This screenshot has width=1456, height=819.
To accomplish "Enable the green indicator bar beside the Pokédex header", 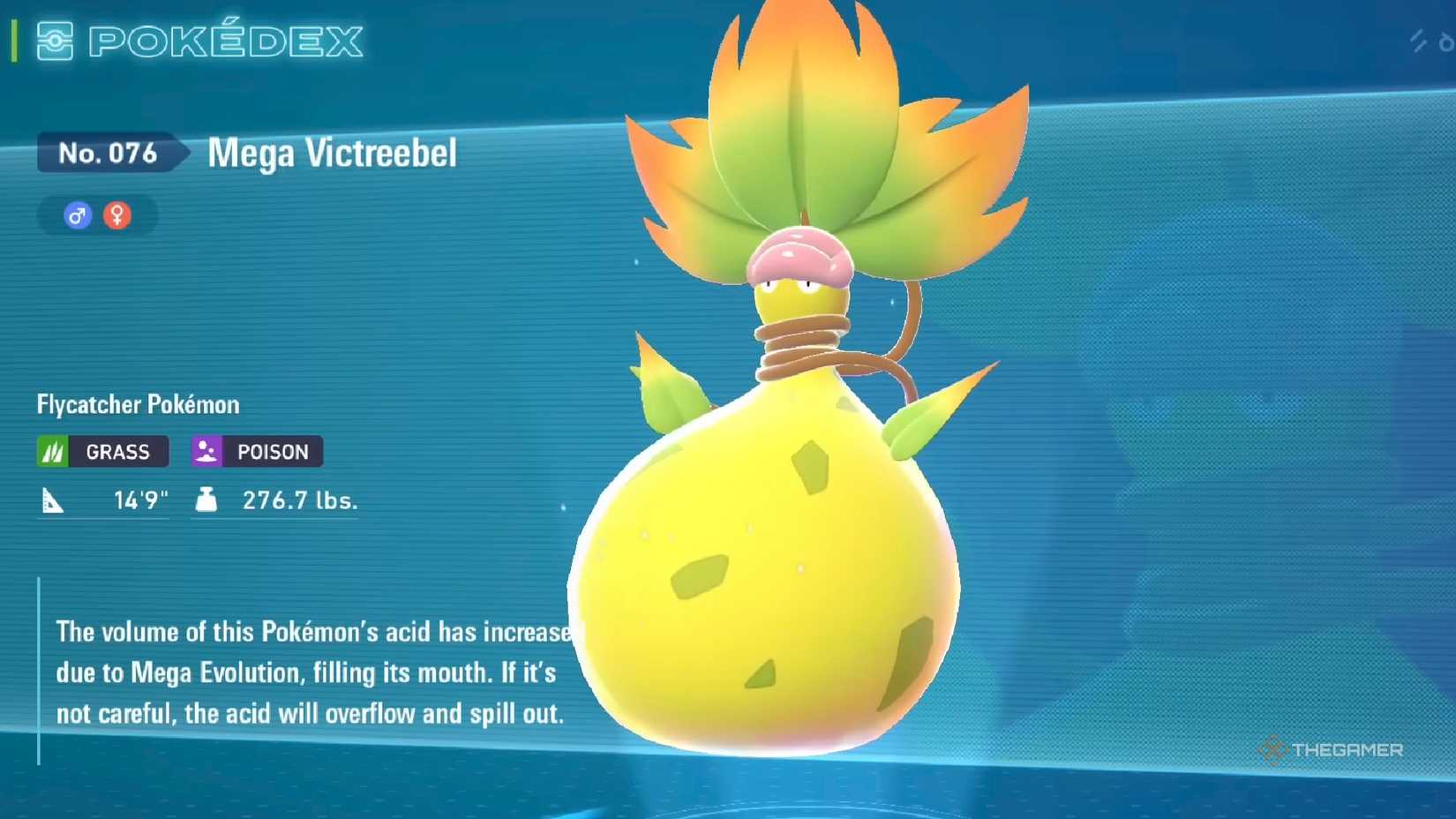I will (x=12, y=40).
